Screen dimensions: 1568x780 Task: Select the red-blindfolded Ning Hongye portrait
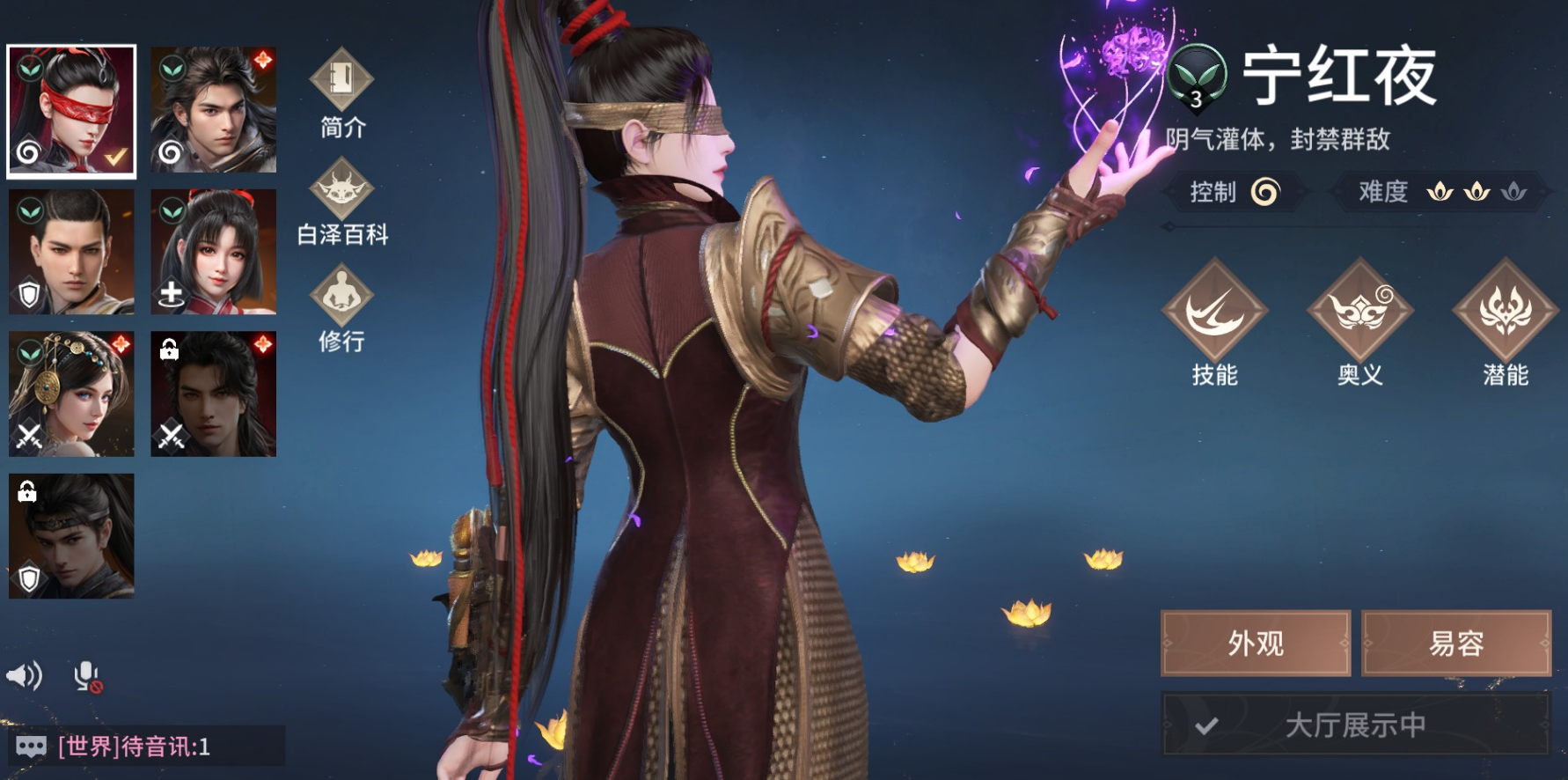point(71,111)
